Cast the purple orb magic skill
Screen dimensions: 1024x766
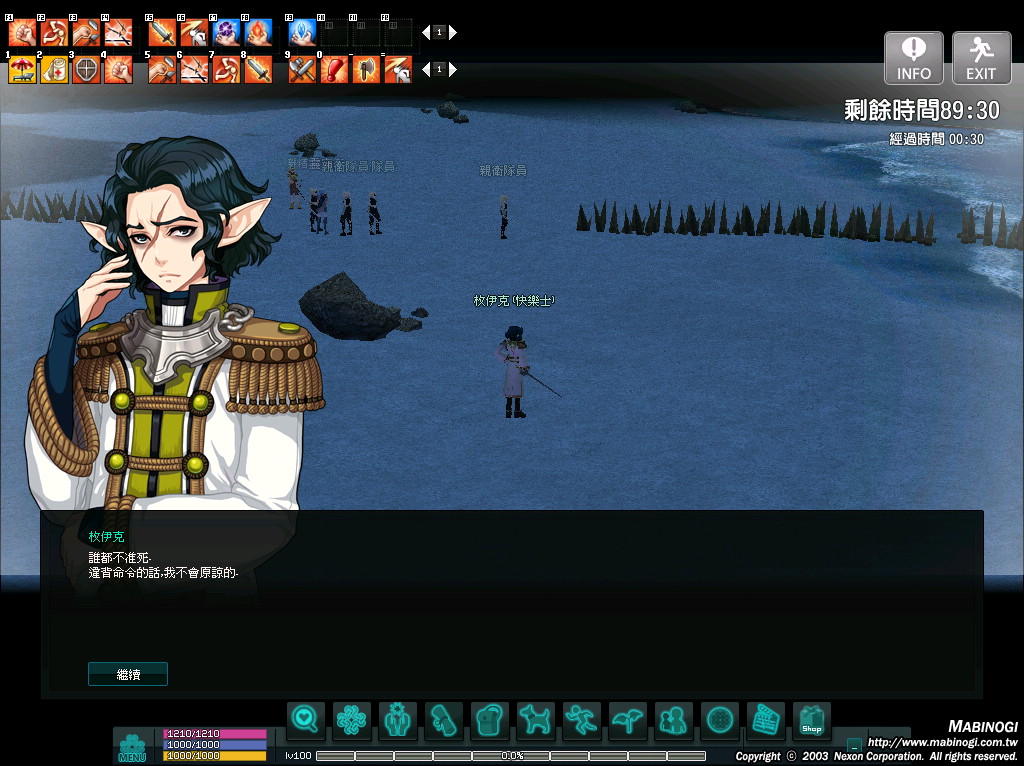[226, 33]
